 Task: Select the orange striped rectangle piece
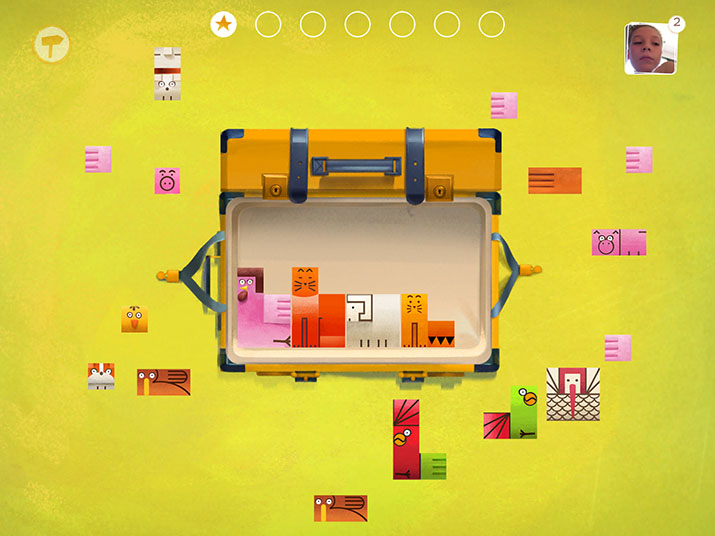click(x=554, y=180)
